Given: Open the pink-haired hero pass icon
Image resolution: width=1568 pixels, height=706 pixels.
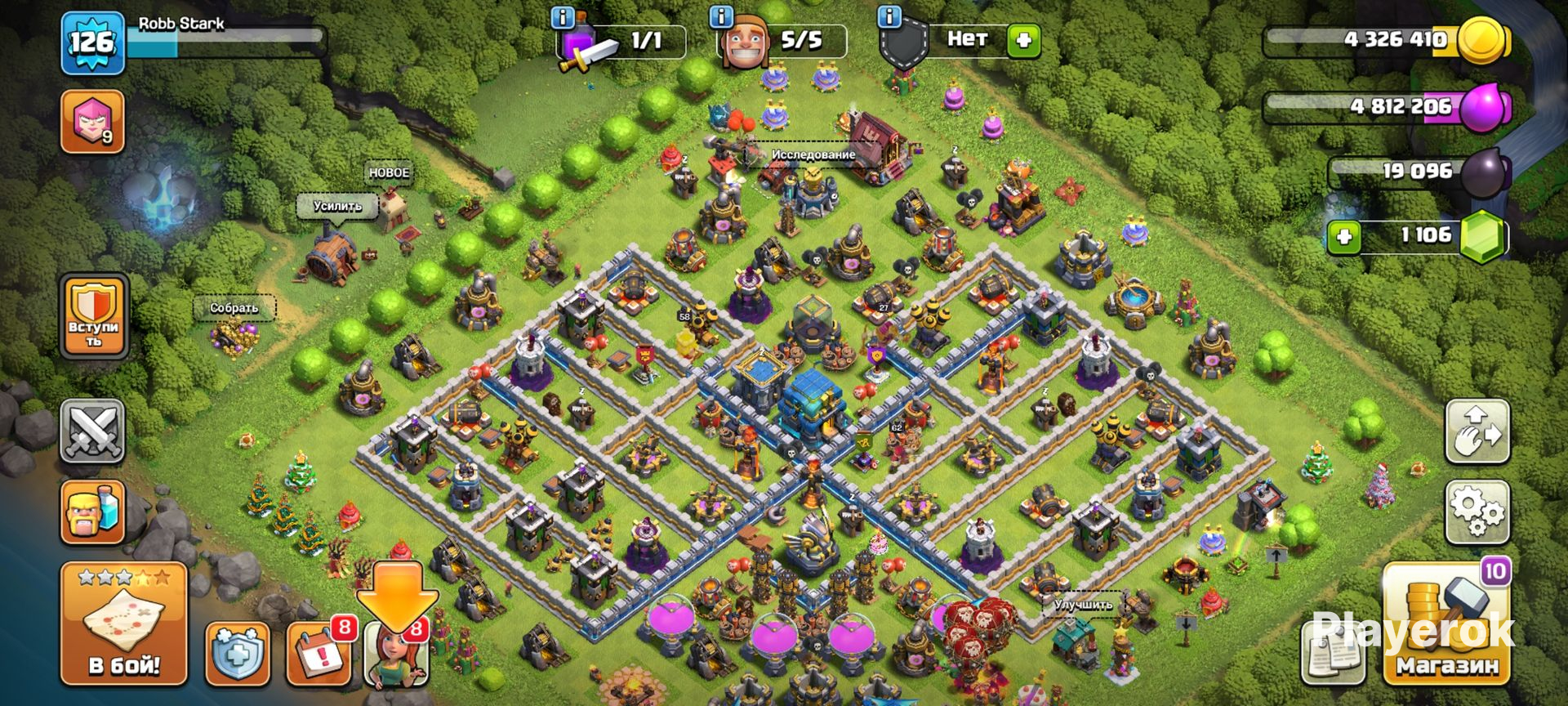Looking at the screenshot, I should [92, 122].
